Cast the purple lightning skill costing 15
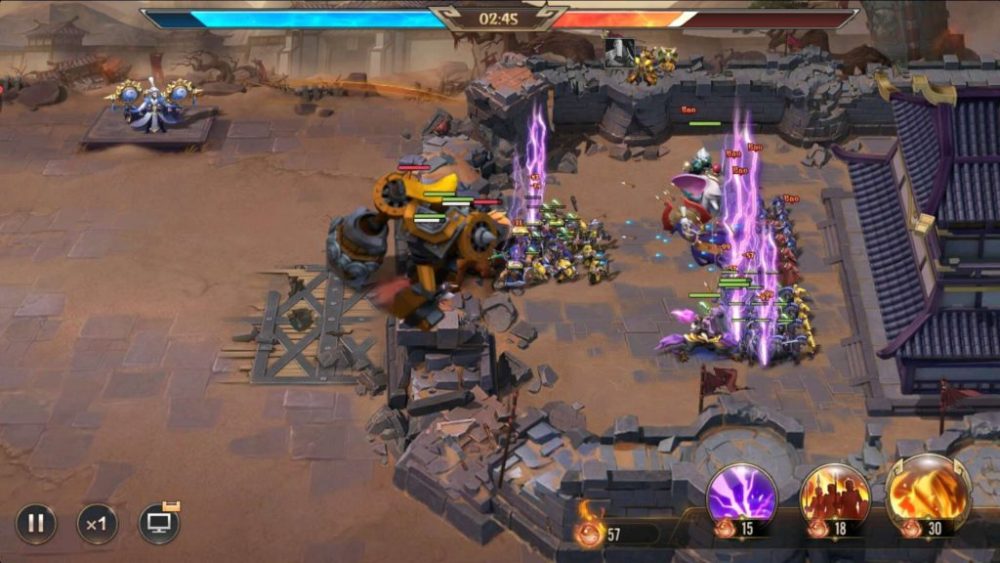Image resolution: width=1000 pixels, height=563 pixels. [742, 495]
